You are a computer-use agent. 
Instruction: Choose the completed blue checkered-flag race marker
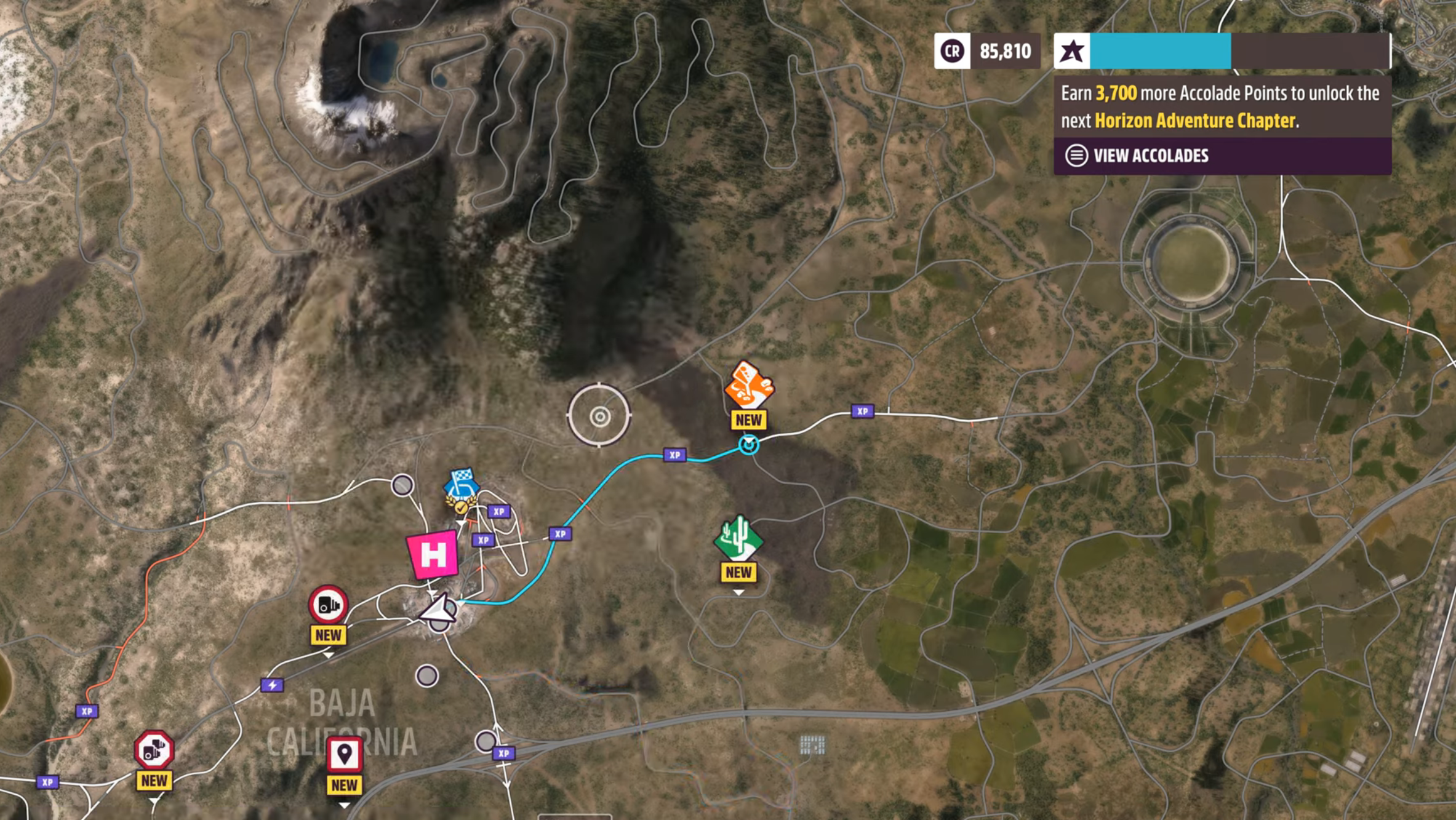click(462, 487)
